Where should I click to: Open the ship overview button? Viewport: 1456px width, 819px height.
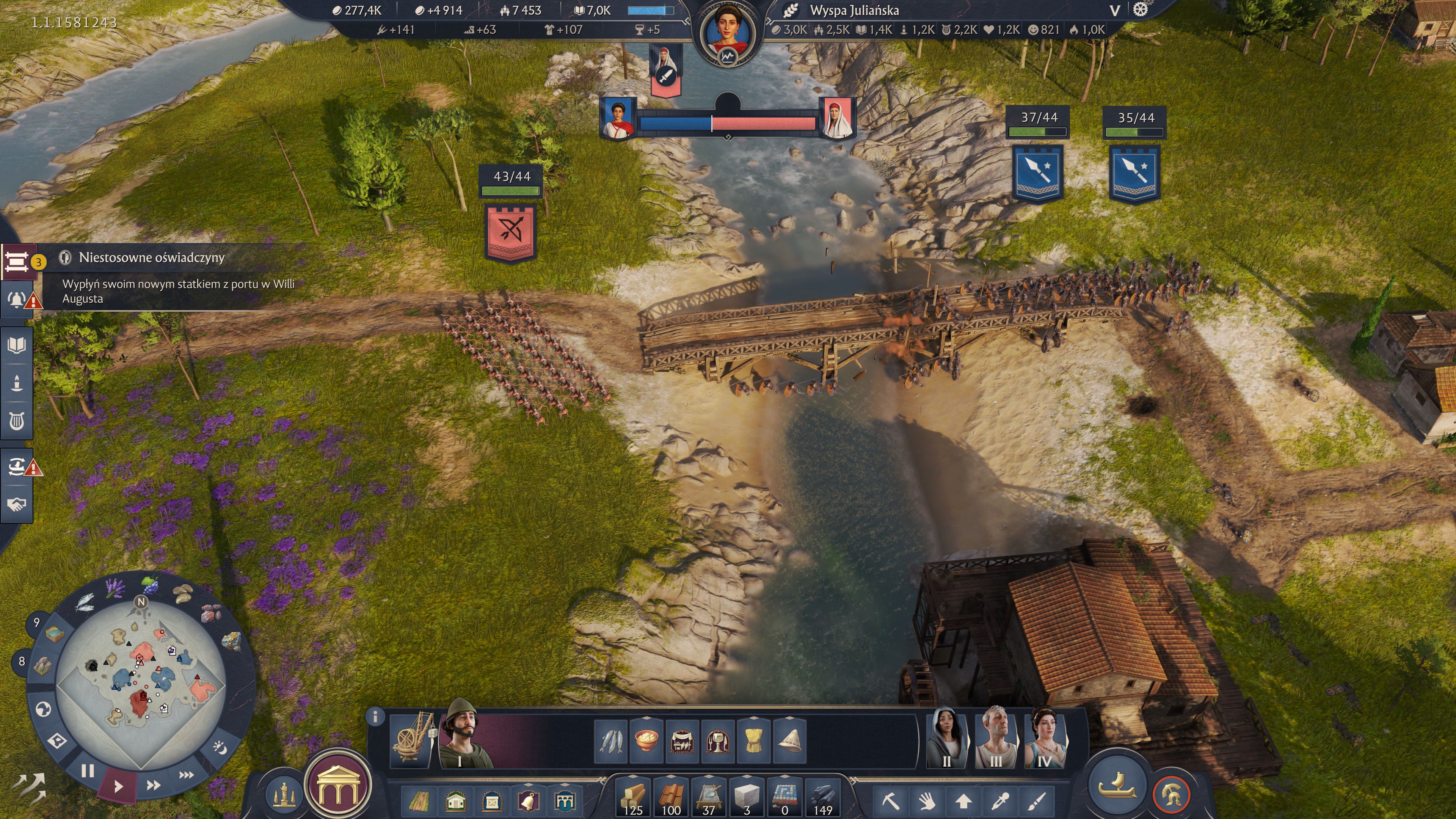click(x=1117, y=785)
